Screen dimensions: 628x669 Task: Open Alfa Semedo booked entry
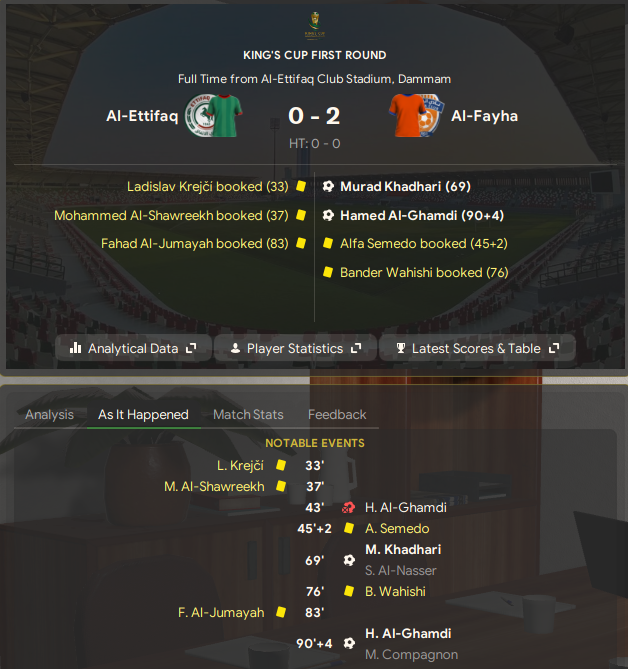[x=424, y=243]
